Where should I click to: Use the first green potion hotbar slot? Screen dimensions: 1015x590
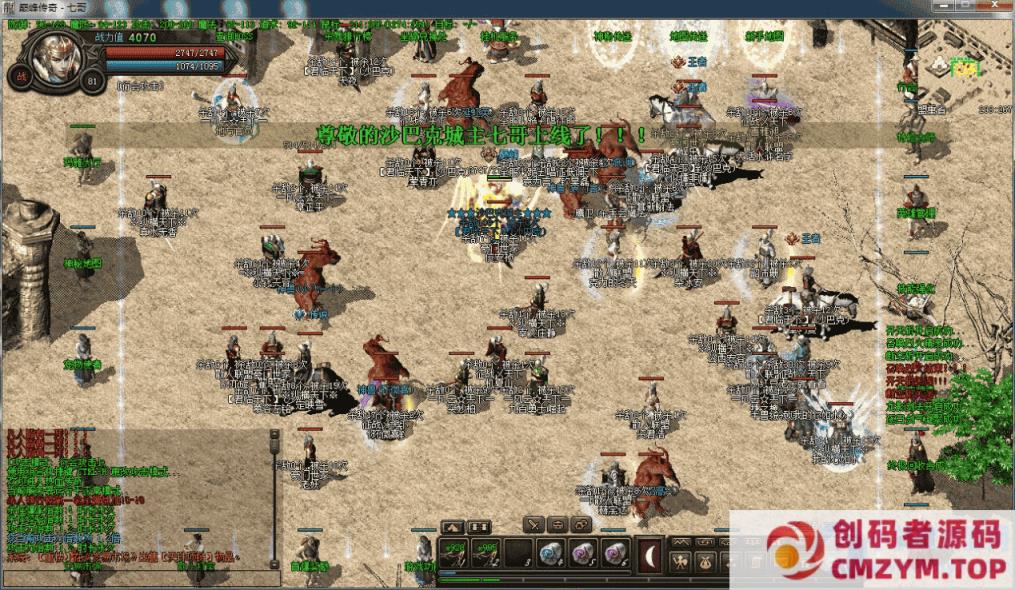(453, 552)
